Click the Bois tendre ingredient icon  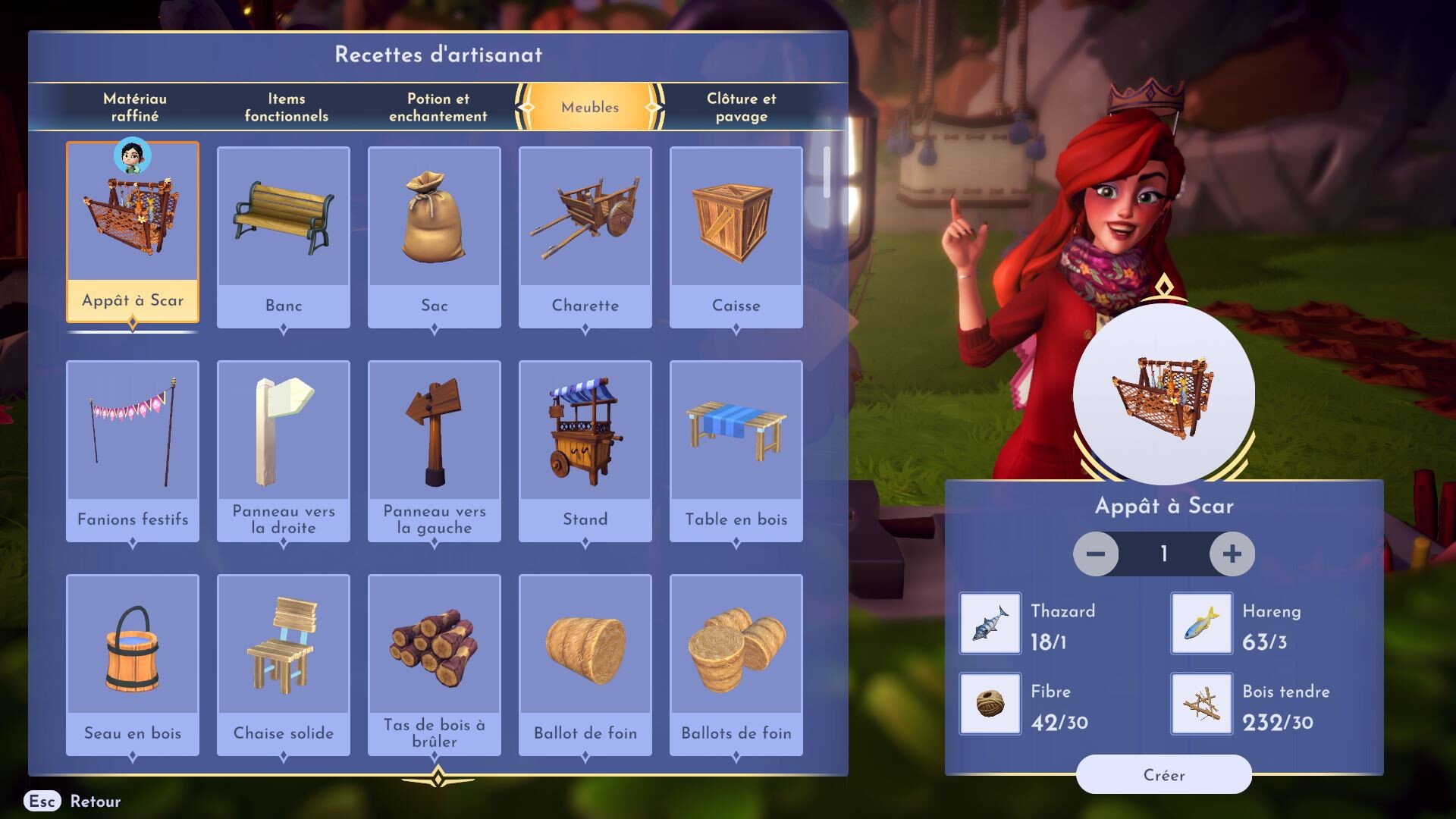point(1200,704)
